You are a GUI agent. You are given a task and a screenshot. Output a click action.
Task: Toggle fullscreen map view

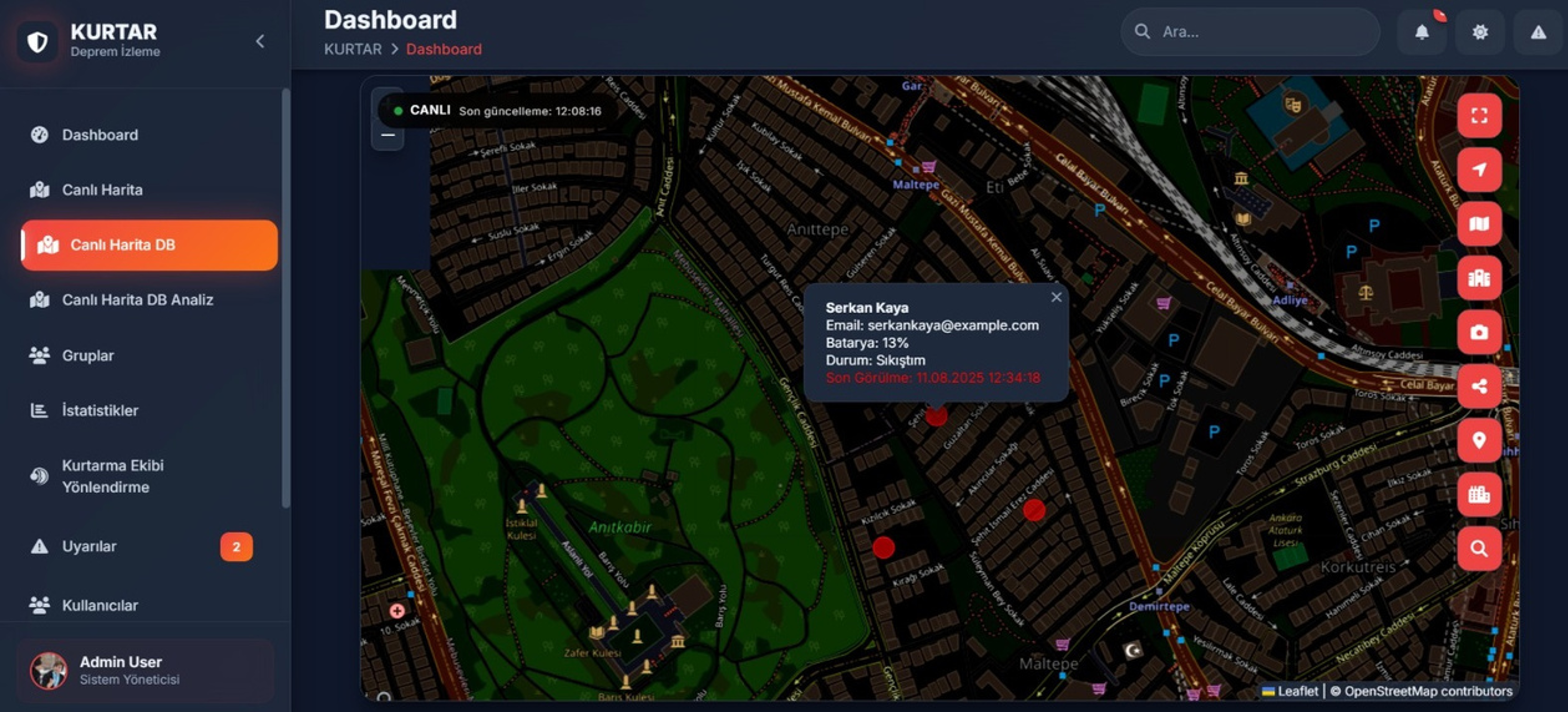[x=1479, y=116]
